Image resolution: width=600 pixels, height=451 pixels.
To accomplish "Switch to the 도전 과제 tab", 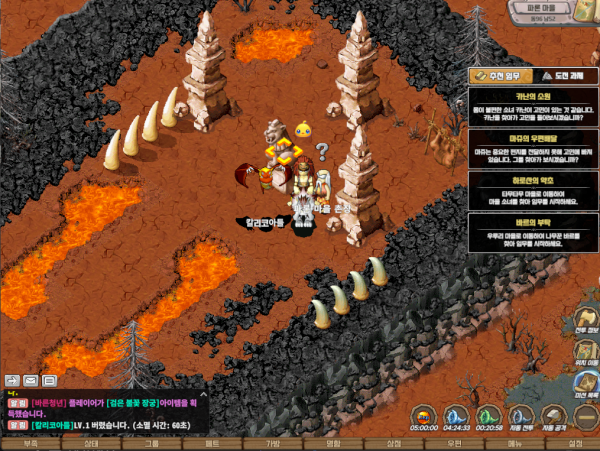I will click(x=558, y=76).
